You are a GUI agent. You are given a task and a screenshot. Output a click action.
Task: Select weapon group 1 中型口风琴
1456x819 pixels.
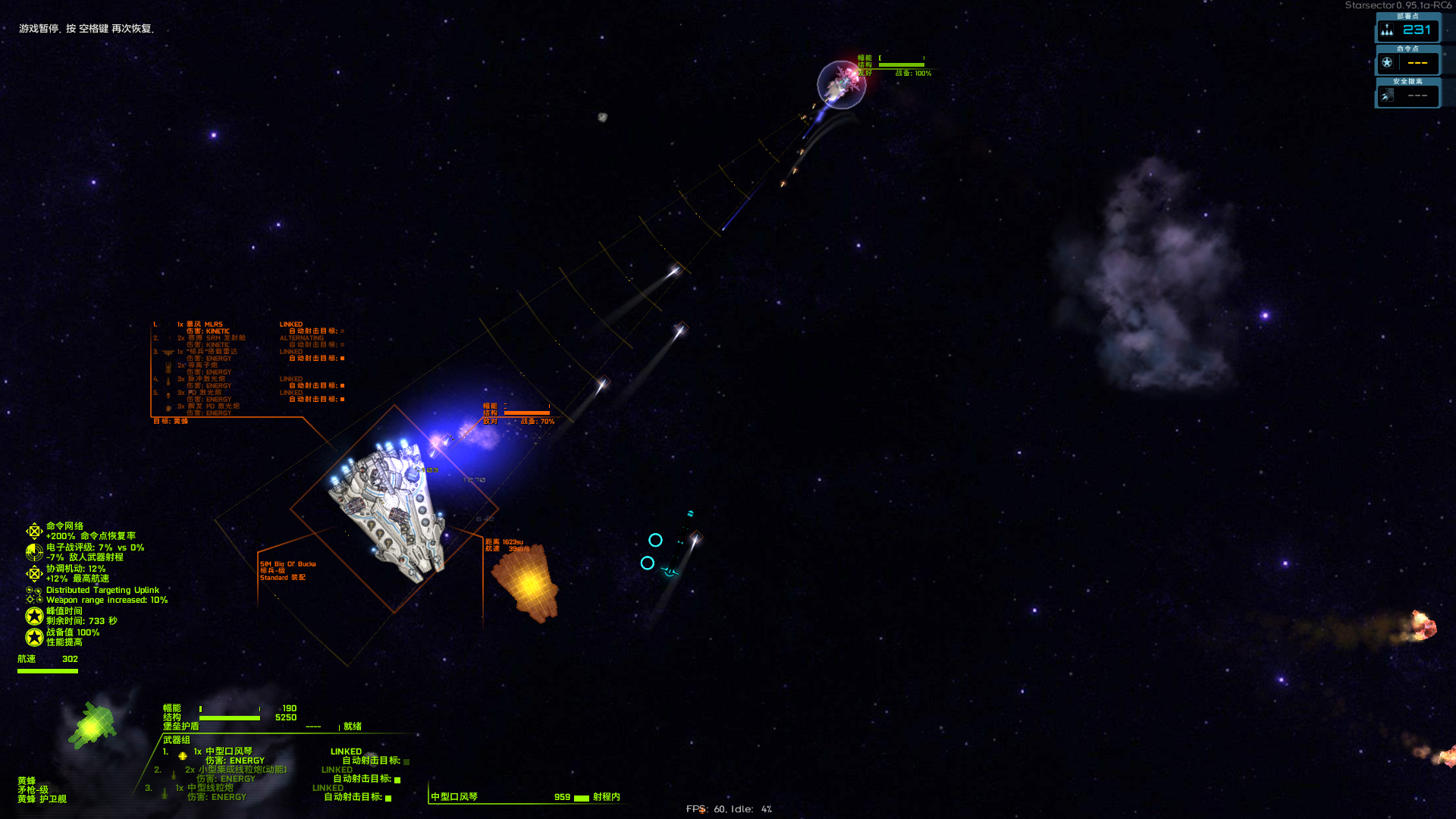[228, 752]
